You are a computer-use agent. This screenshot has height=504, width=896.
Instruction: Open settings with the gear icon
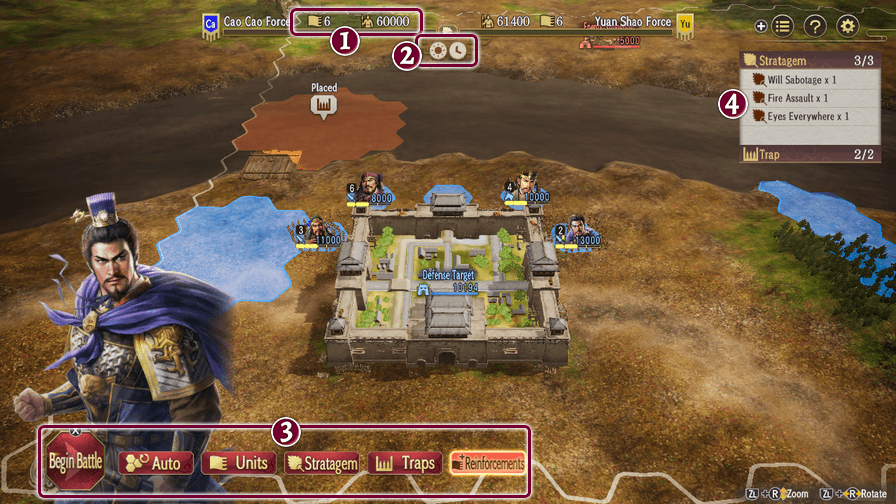coord(848,27)
